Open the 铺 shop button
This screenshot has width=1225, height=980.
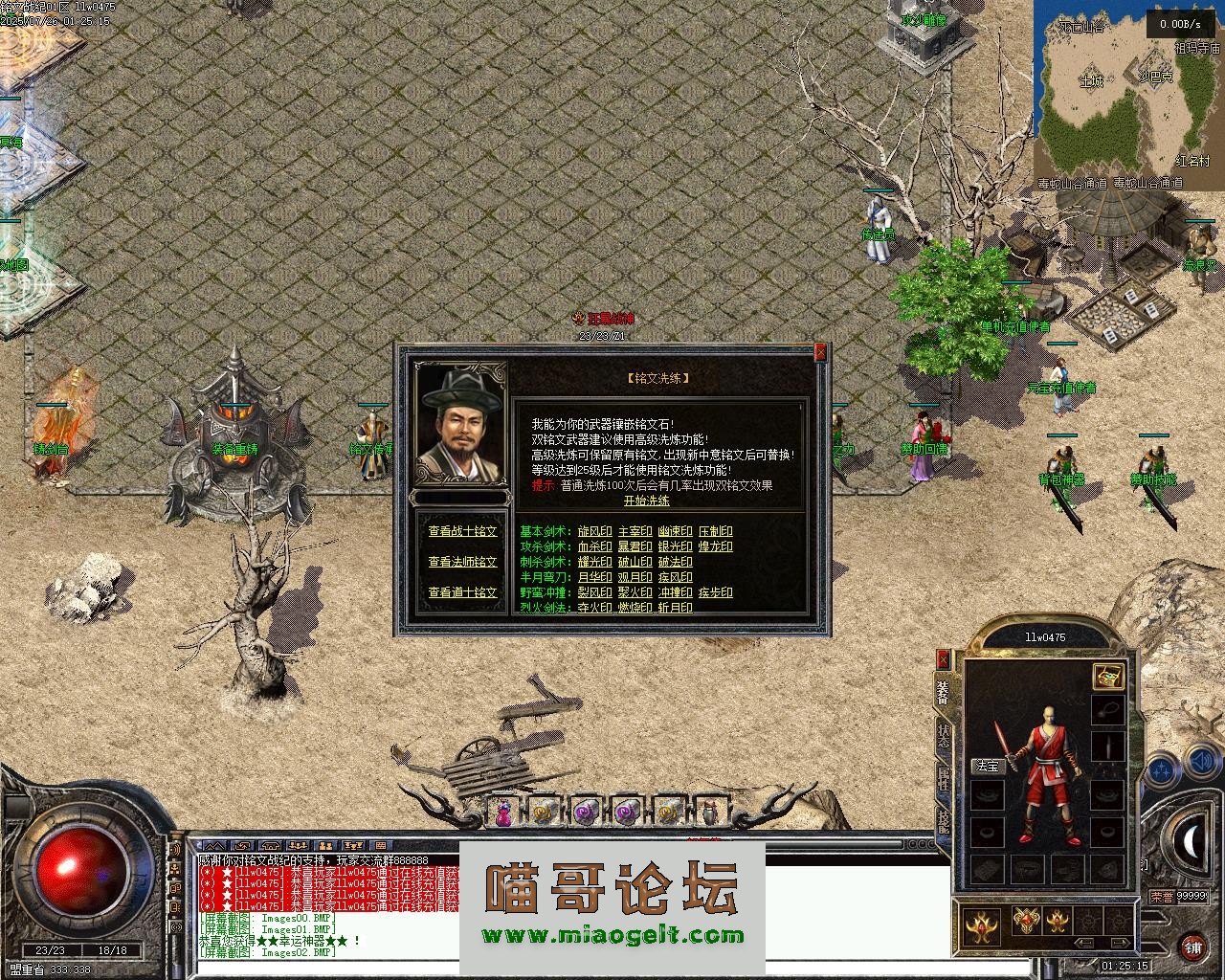(x=1192, y=947)
